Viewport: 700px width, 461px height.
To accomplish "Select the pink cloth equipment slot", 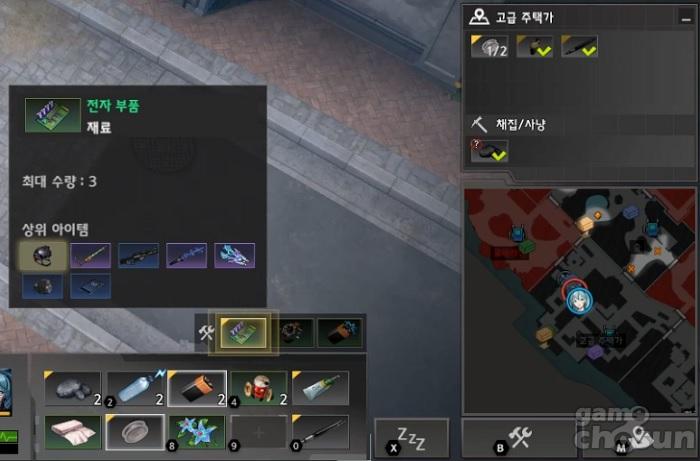I will pyautogui.click(x=73, y=431).
